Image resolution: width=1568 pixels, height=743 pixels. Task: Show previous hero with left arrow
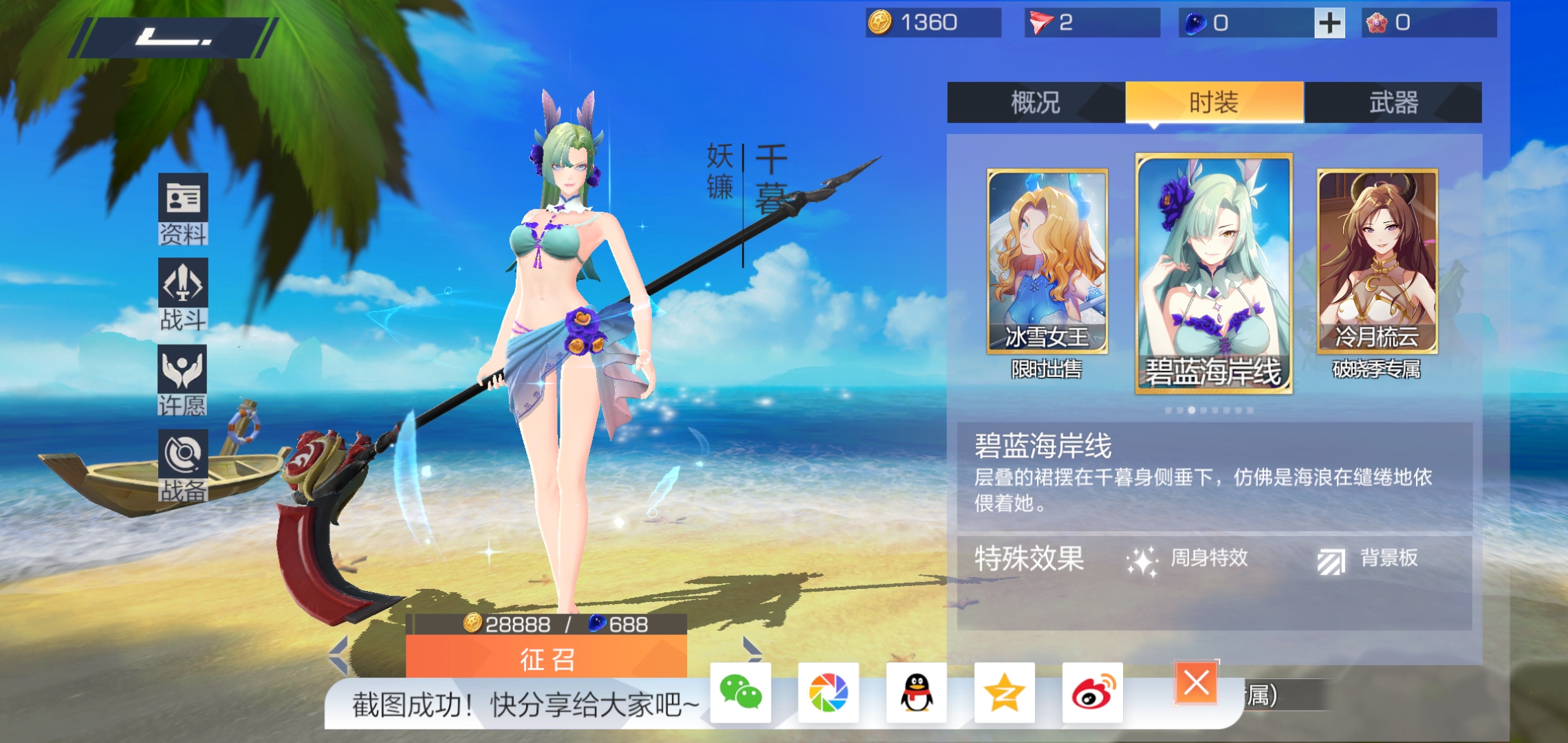[339, 655]
